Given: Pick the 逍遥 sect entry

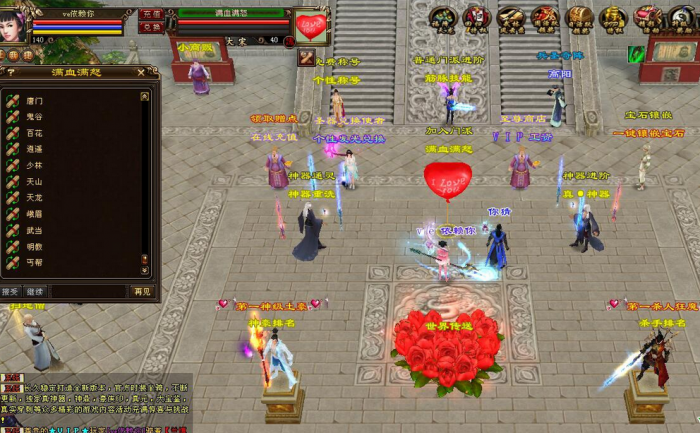Looking at the screenshot, I should tap(35, 149).
